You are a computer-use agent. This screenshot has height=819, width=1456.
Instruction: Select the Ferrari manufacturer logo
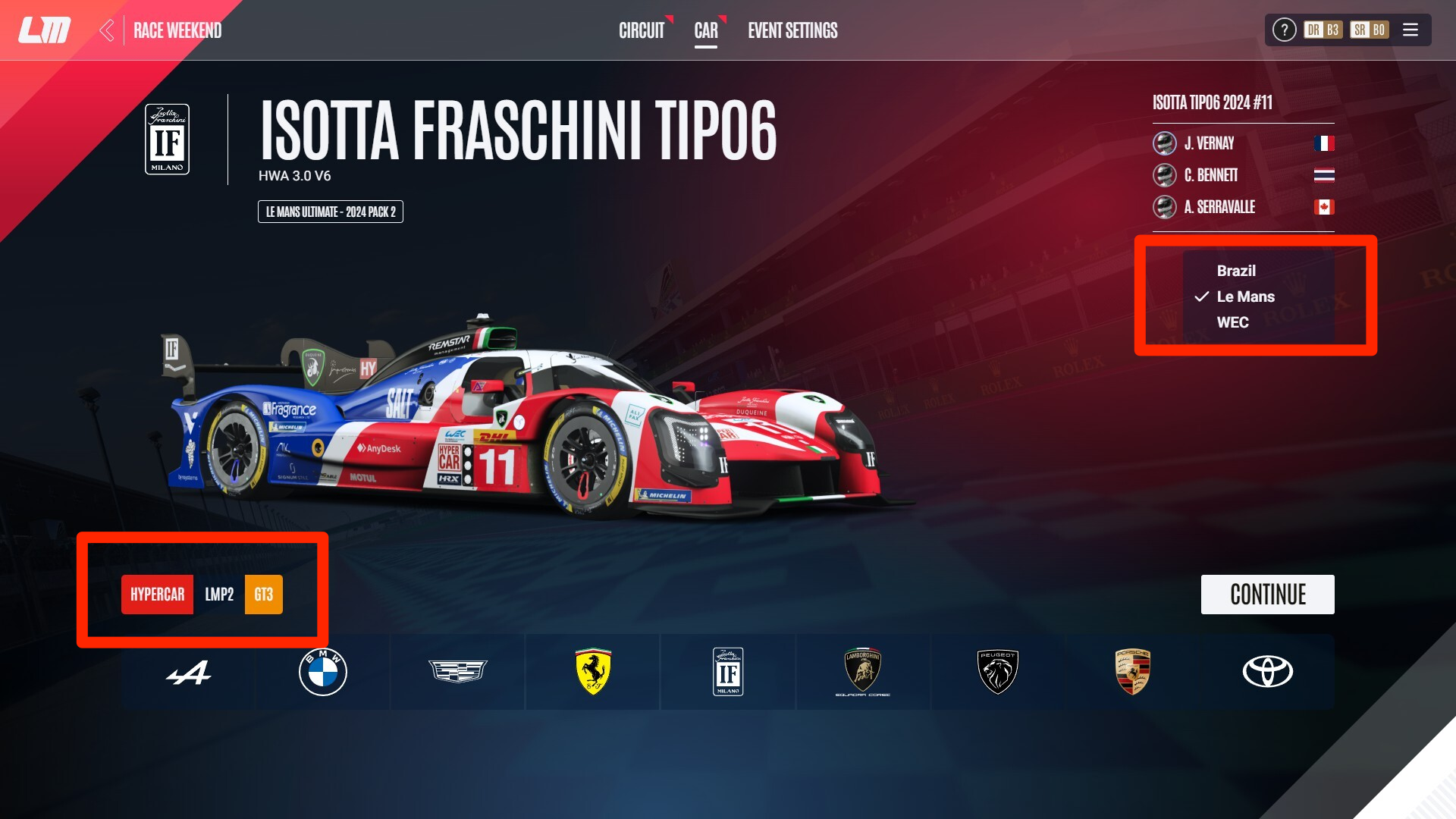point(593,672)
